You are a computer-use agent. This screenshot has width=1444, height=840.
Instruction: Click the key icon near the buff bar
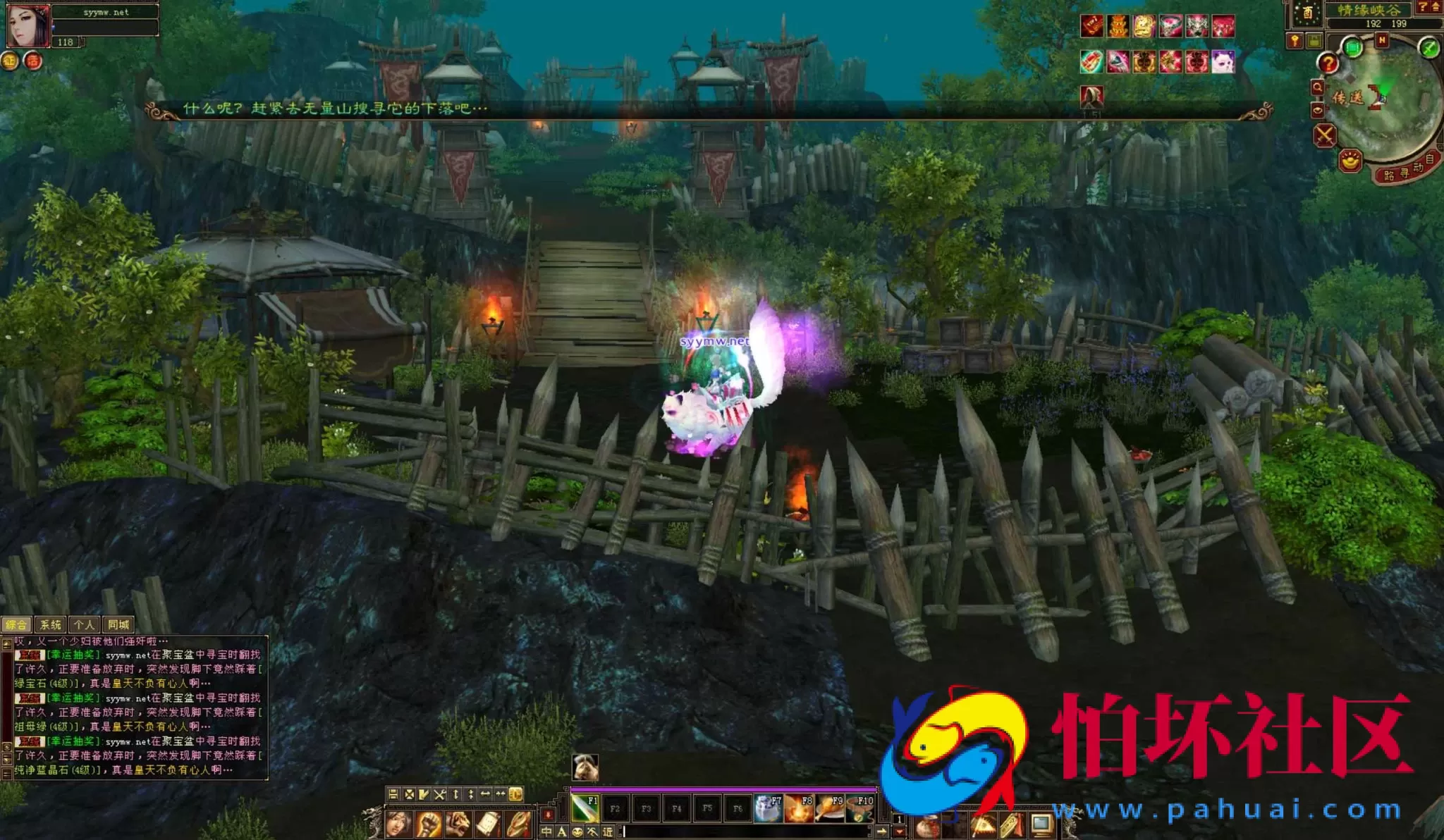click(x=1295, y=40)
